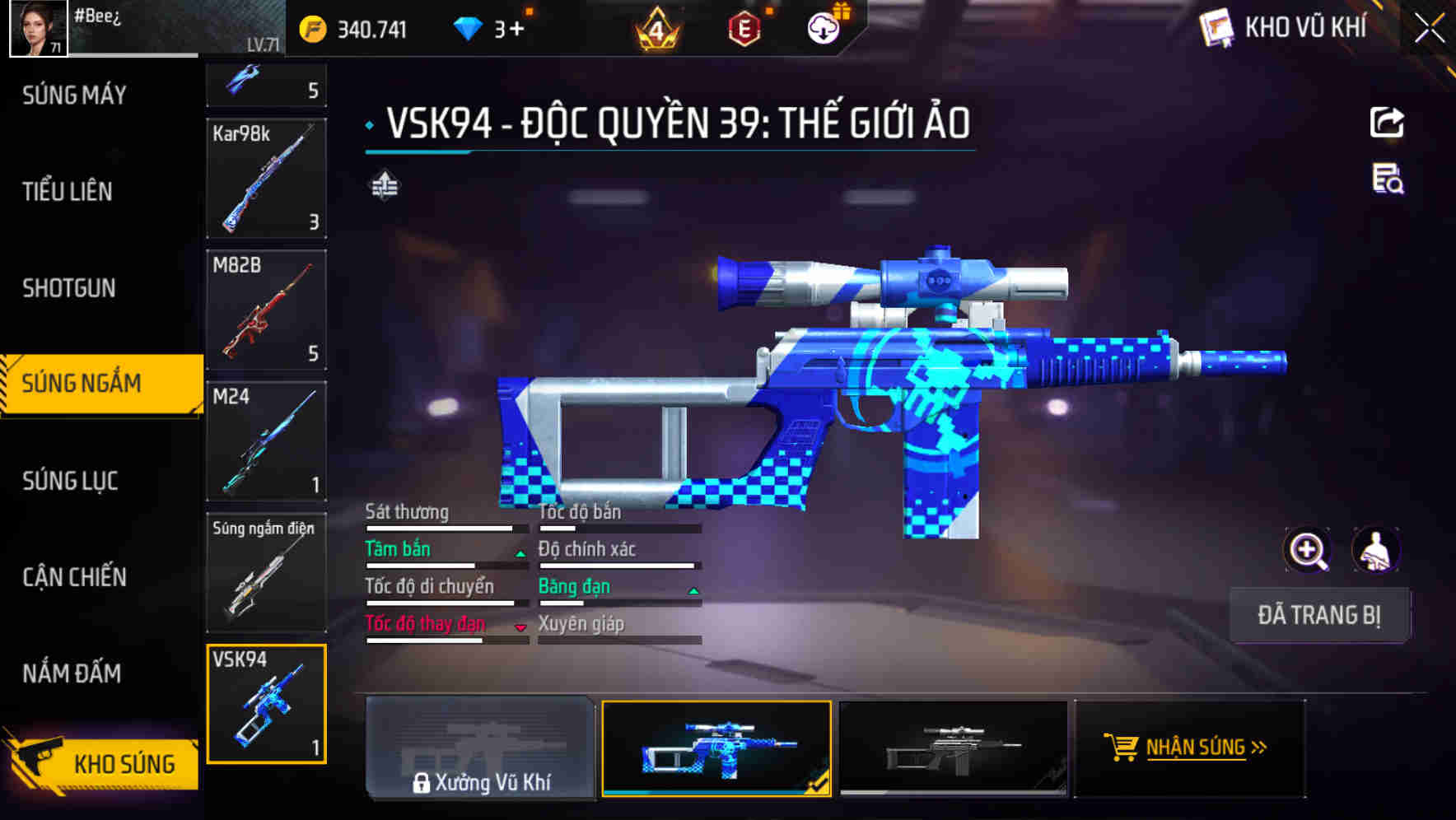Viewport: 1456px width, 820px height.
Task: Click the diamond currency icon
Action: pyautogui.click(x=467, y=27)
